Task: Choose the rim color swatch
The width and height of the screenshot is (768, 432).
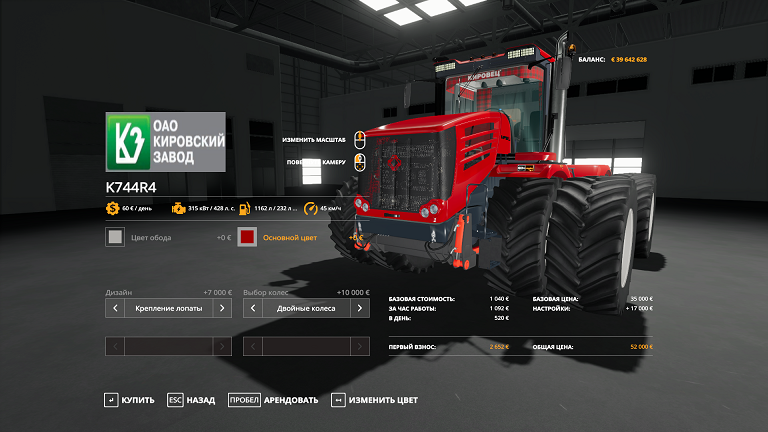Action: [116, 237]
